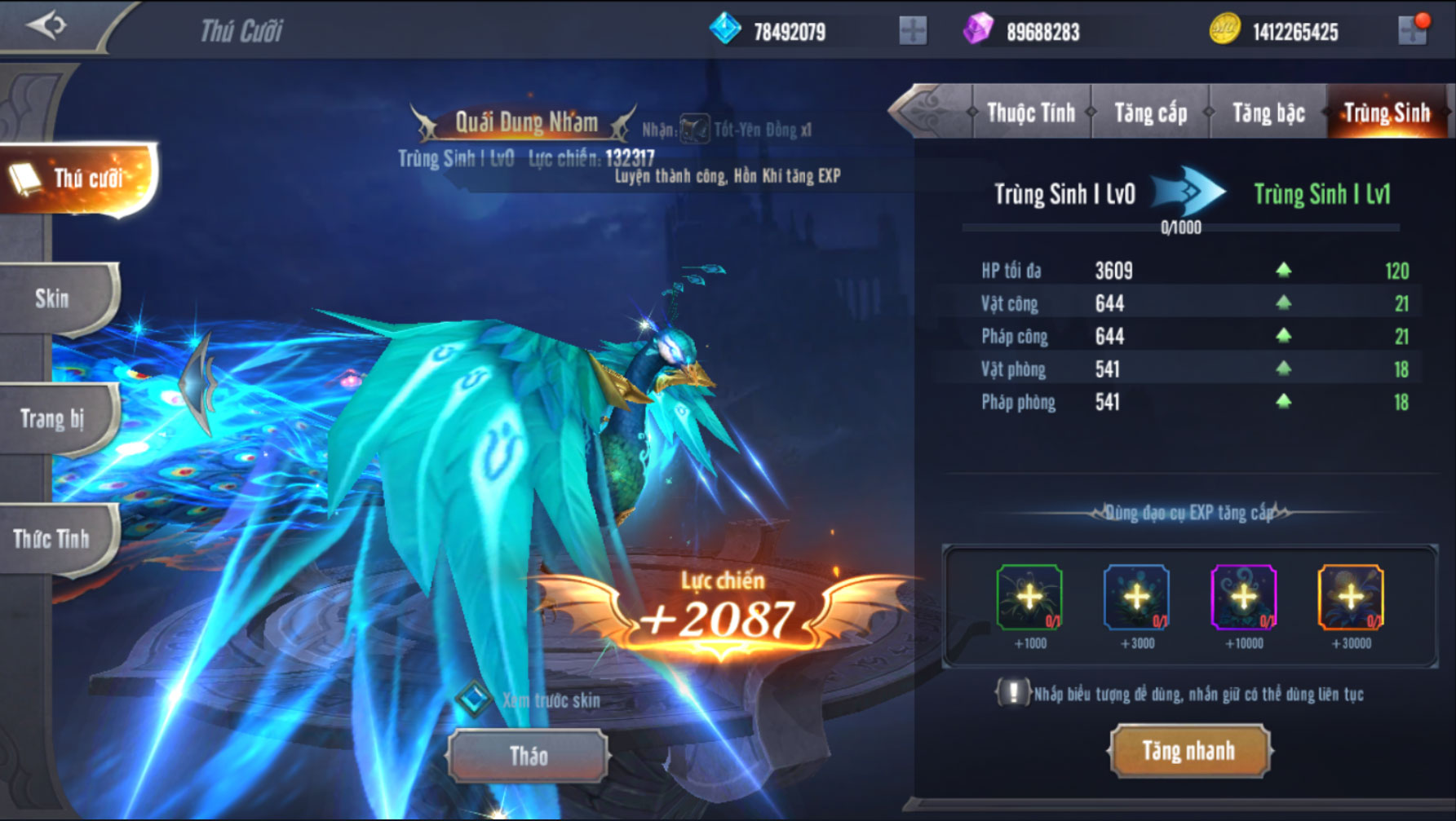Use the blue +3000 EXP item
Image resolution: width=1456 pixels, height=821 pixels.
[x=1136, y=598]
